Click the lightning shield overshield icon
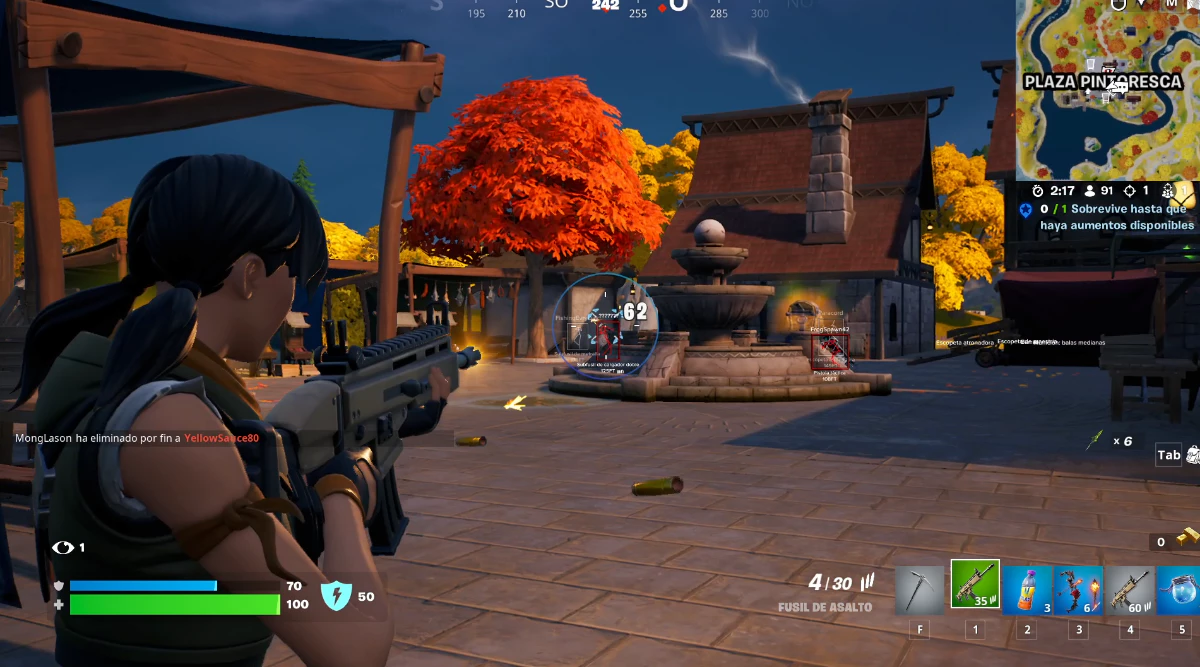The width and height of the screenshot is (1200, 667). (x=336, y=596)
